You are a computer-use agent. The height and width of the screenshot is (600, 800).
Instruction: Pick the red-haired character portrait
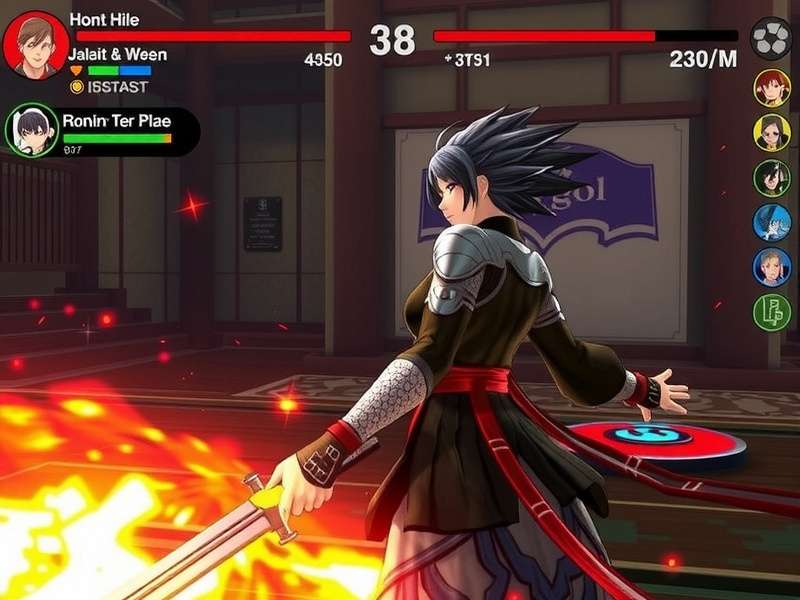pos(771,88)
